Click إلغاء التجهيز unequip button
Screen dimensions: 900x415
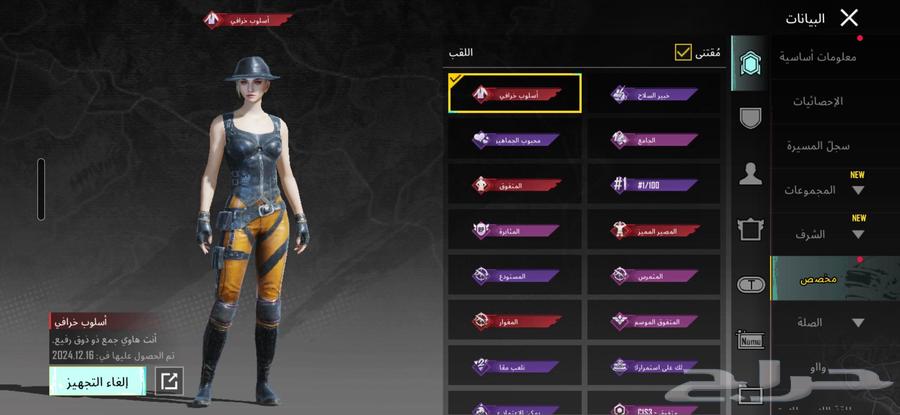[97, 381]
